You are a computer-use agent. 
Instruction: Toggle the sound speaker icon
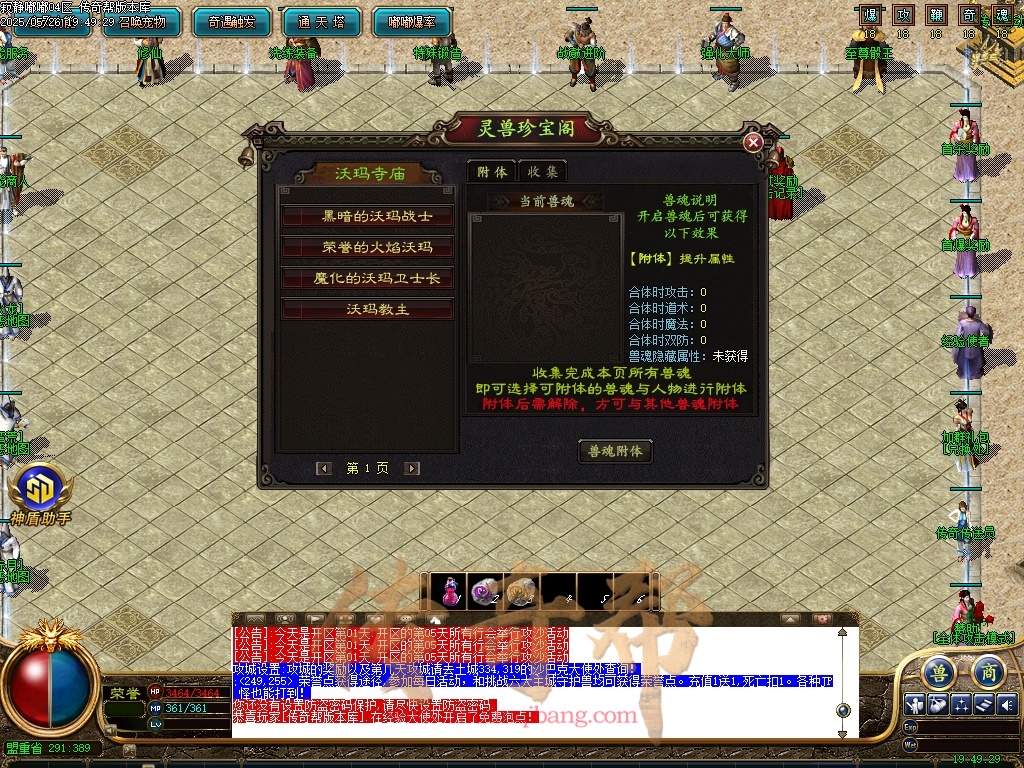click(x=1007, y=704)
